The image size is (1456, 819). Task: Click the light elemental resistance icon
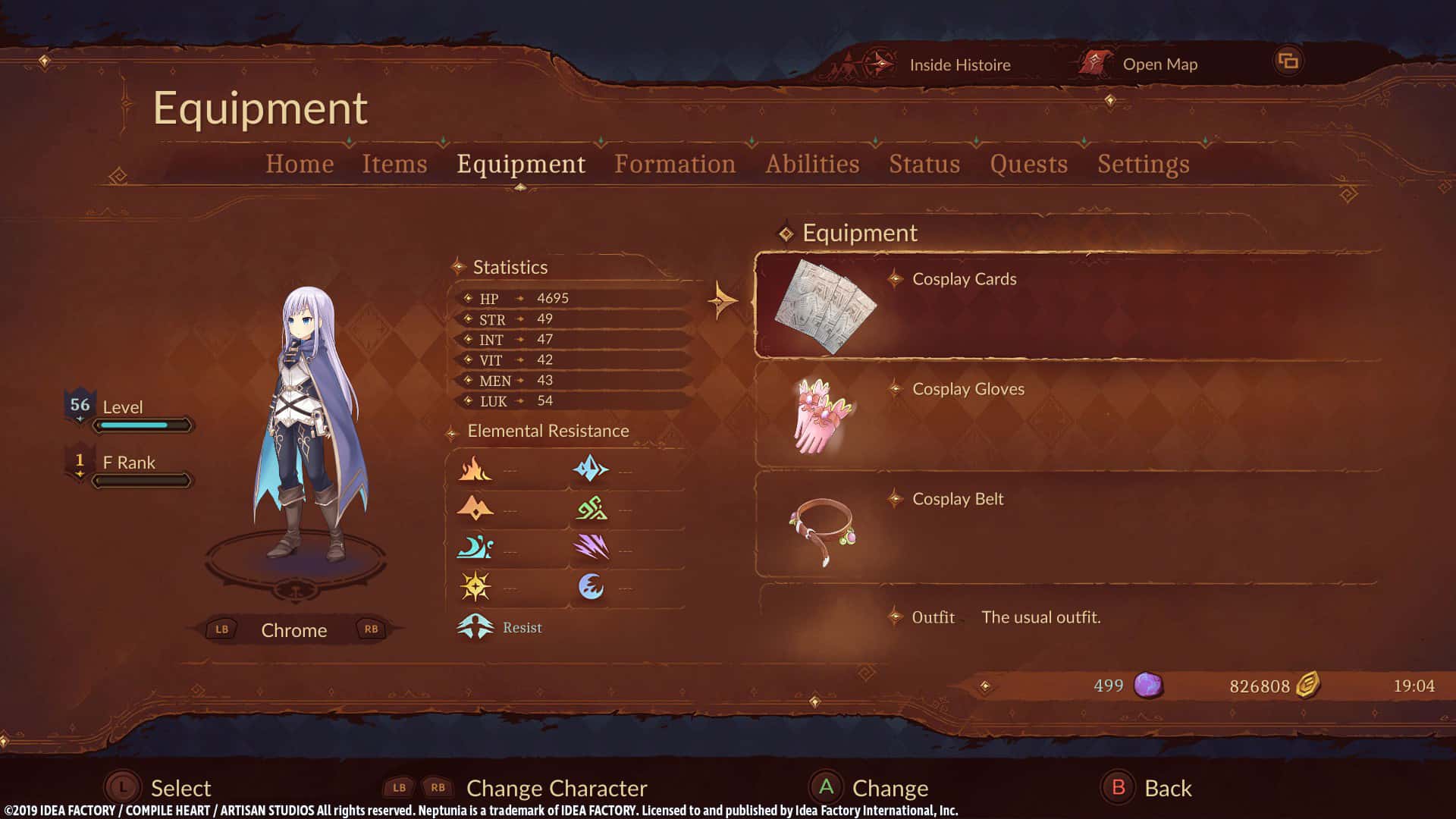click(x=474, y=587)
